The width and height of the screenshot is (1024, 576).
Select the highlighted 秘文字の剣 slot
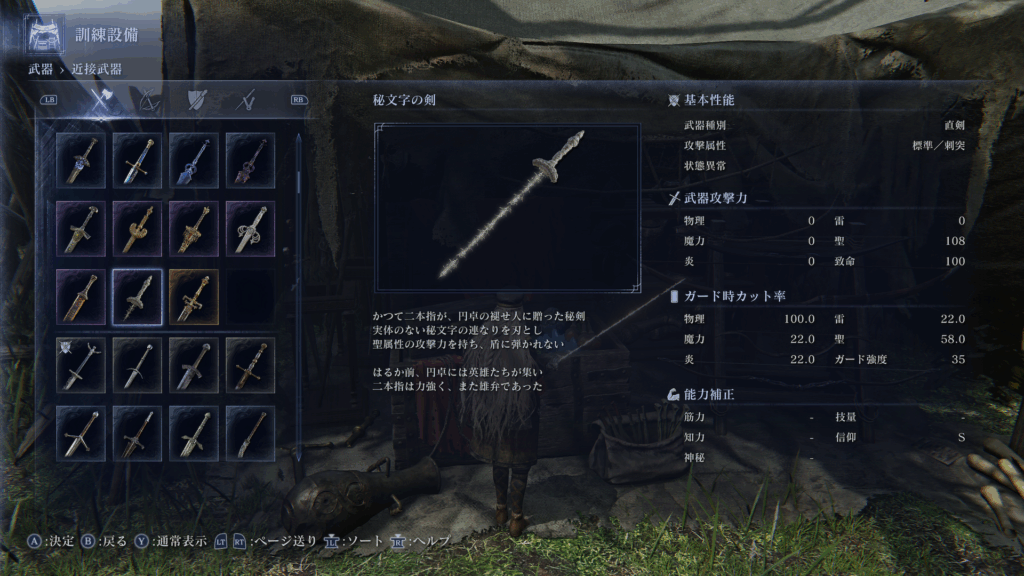click(x=138, y=297)
